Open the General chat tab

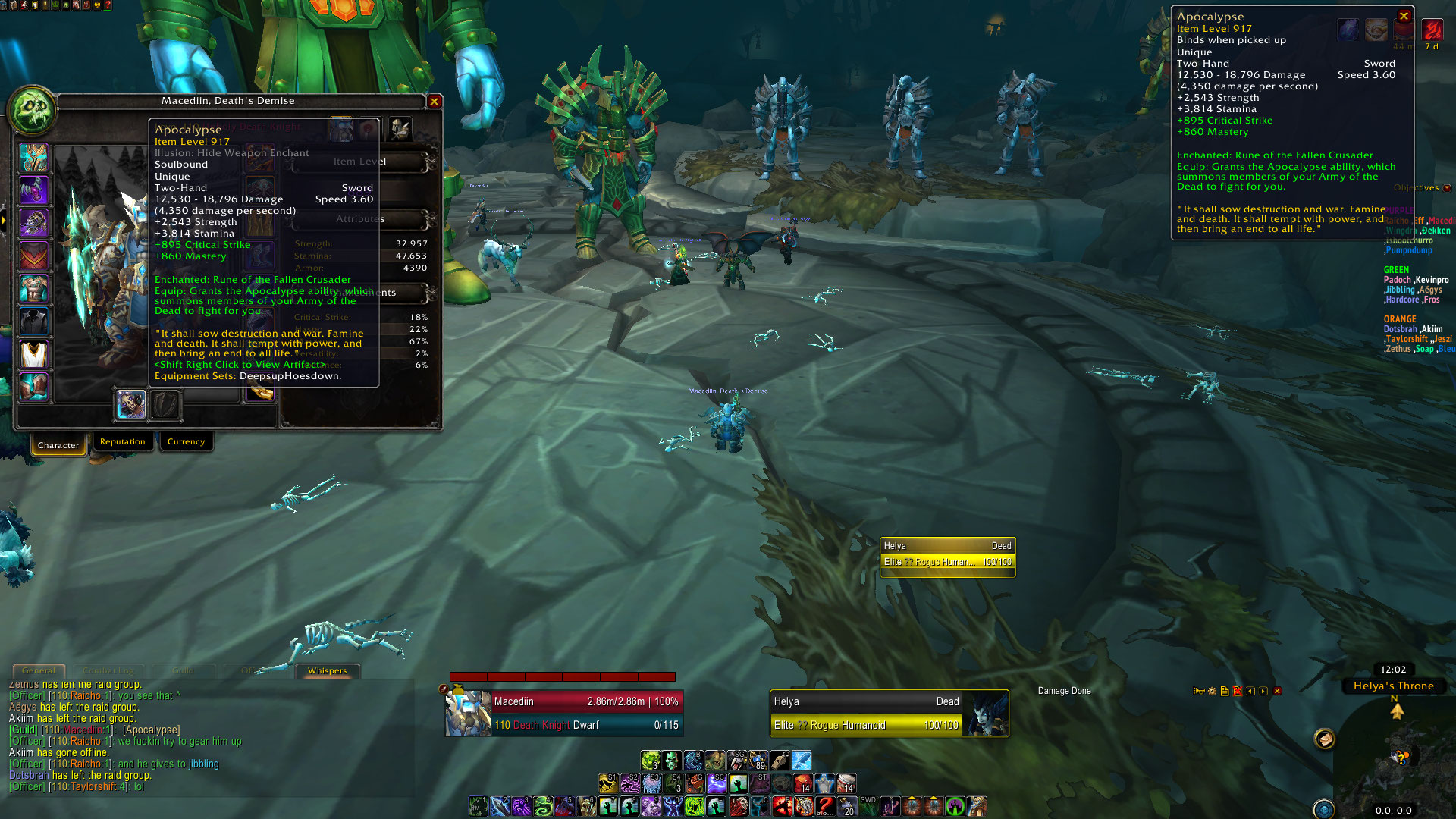point(39,670)
